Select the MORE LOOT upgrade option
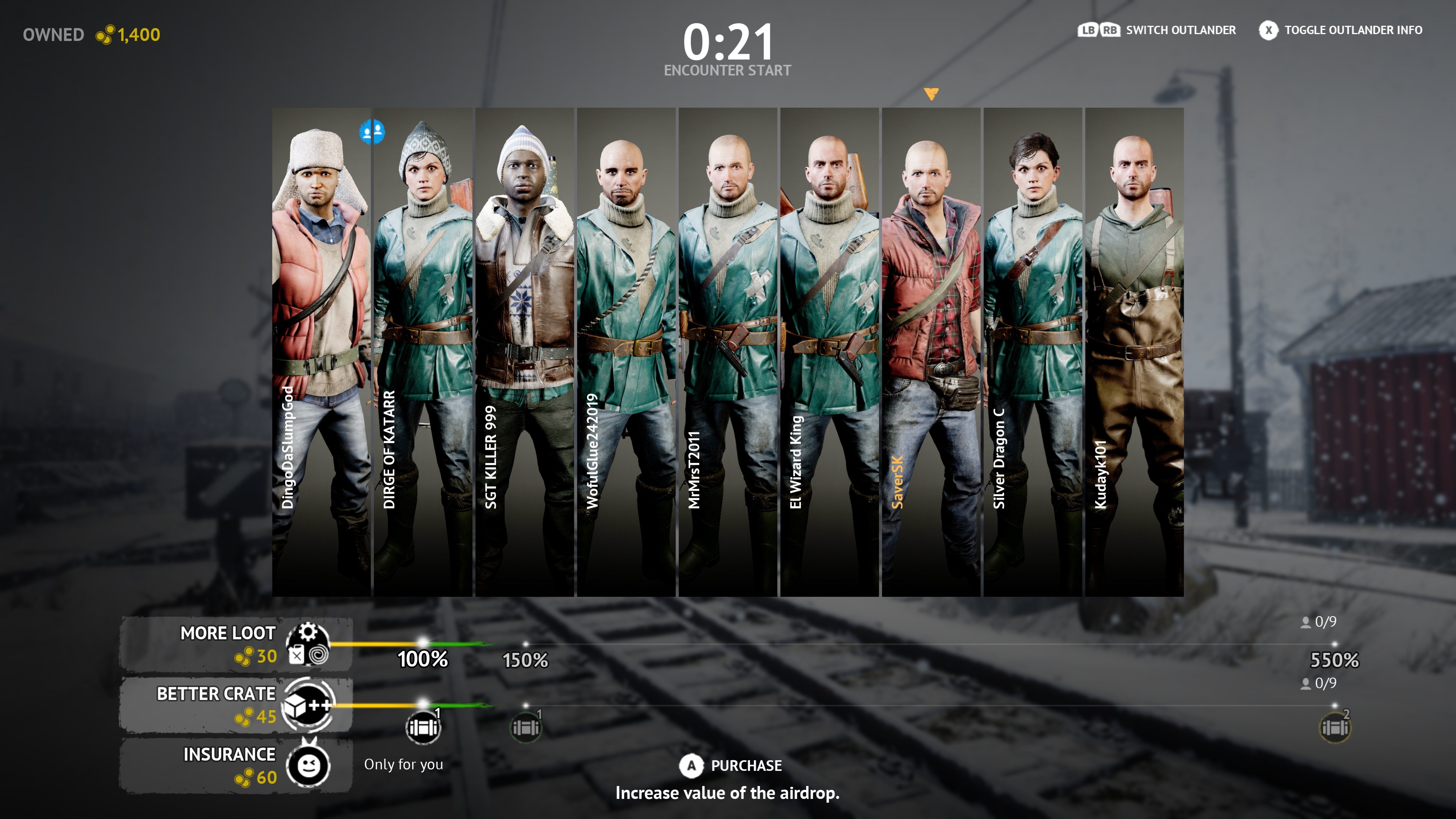This screenshot has height=819, width=1456. (235, 644)
